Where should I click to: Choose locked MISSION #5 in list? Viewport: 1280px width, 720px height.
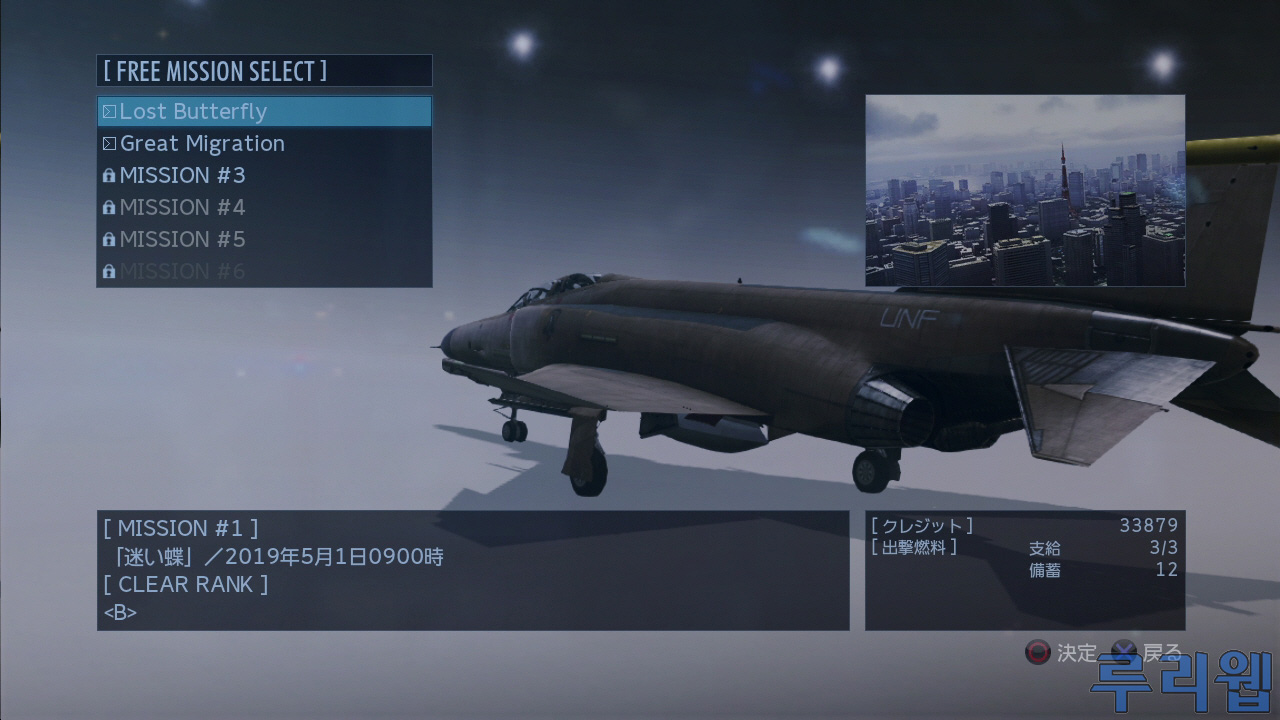pos(264,239)
